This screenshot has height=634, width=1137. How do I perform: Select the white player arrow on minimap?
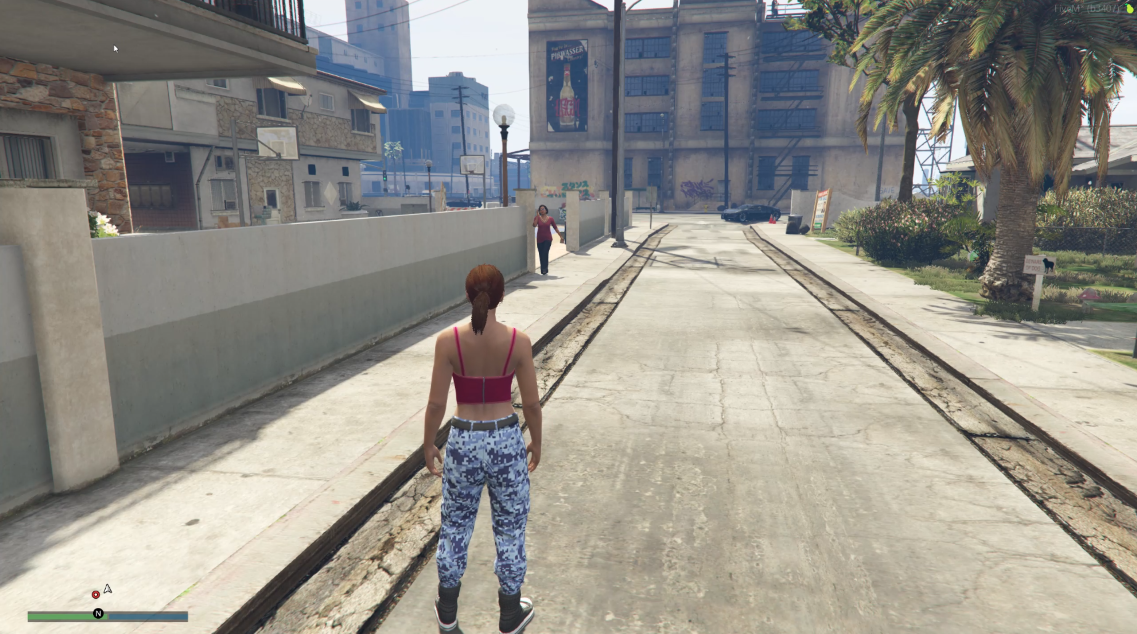click(x=107, y=589)
